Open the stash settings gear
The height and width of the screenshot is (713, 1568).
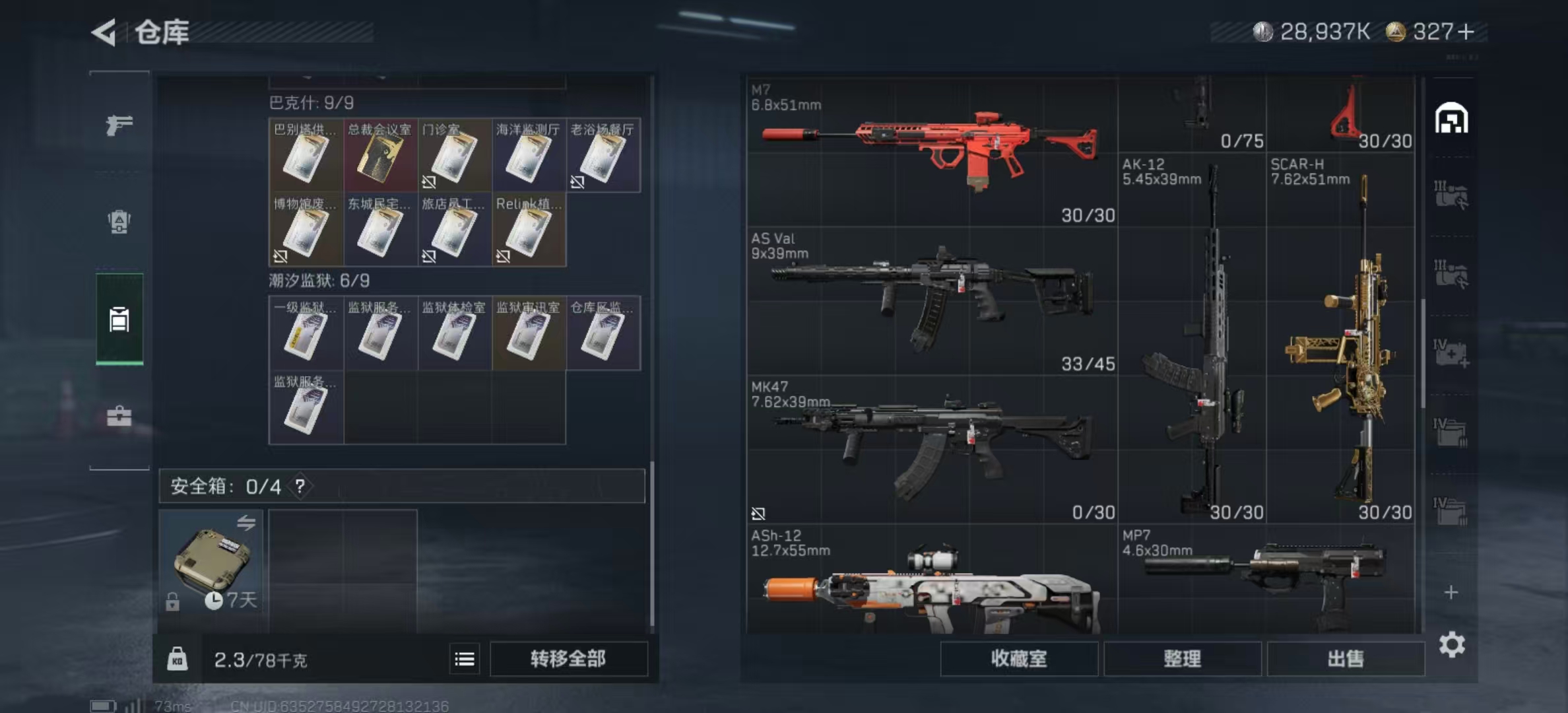pos(1452,644)
